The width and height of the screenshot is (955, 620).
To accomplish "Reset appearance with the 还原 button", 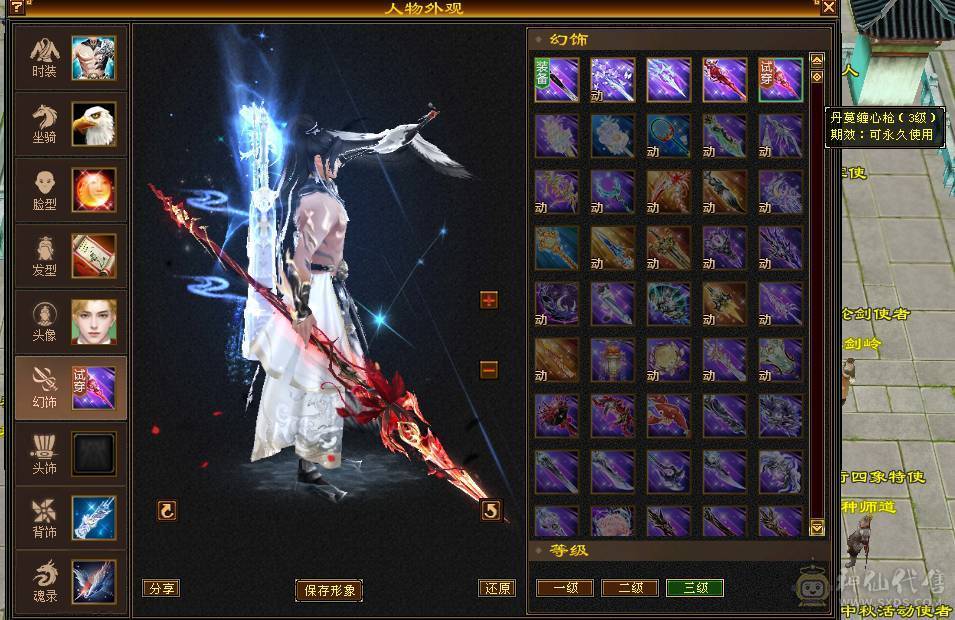I will [x=497, y=588].
